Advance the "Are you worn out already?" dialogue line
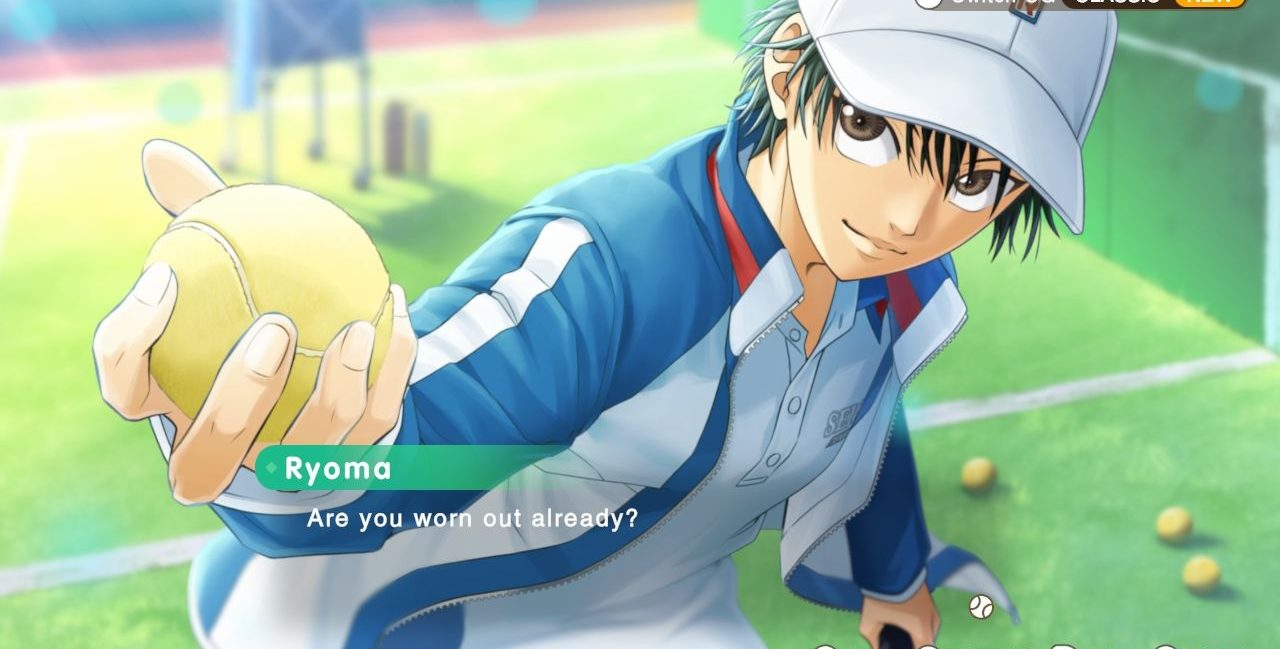The height and width of the screenshot is (649, 1280). pos(472,520)
